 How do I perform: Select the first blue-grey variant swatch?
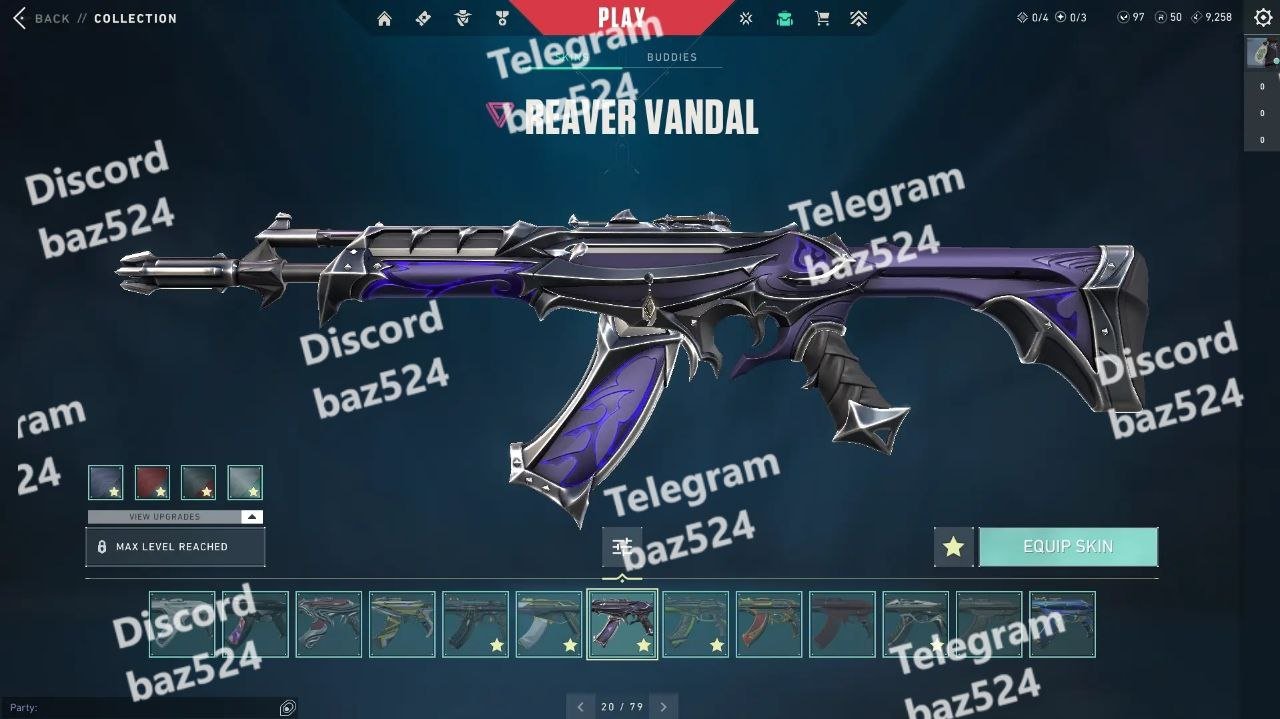point(106,482)
